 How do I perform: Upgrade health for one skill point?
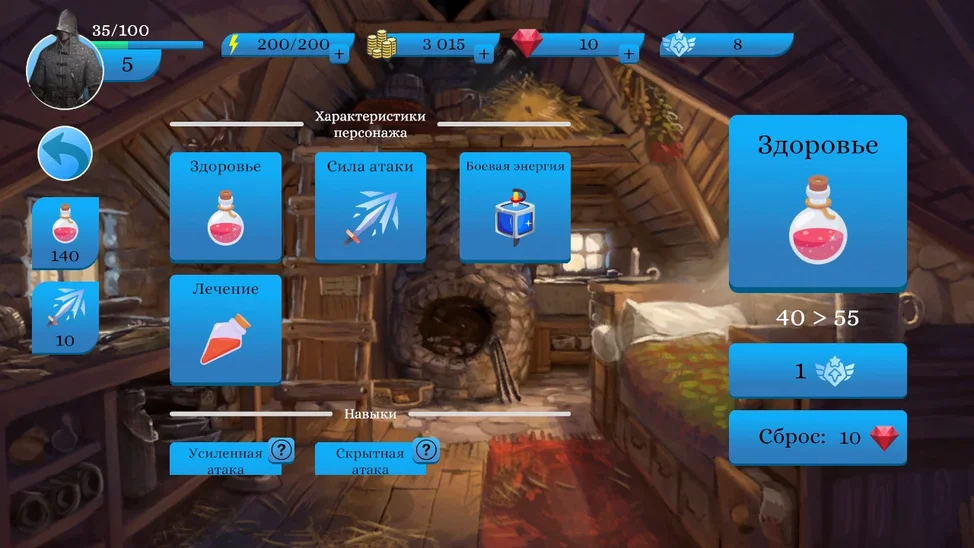pyautogui.click(x=817, y=371)
